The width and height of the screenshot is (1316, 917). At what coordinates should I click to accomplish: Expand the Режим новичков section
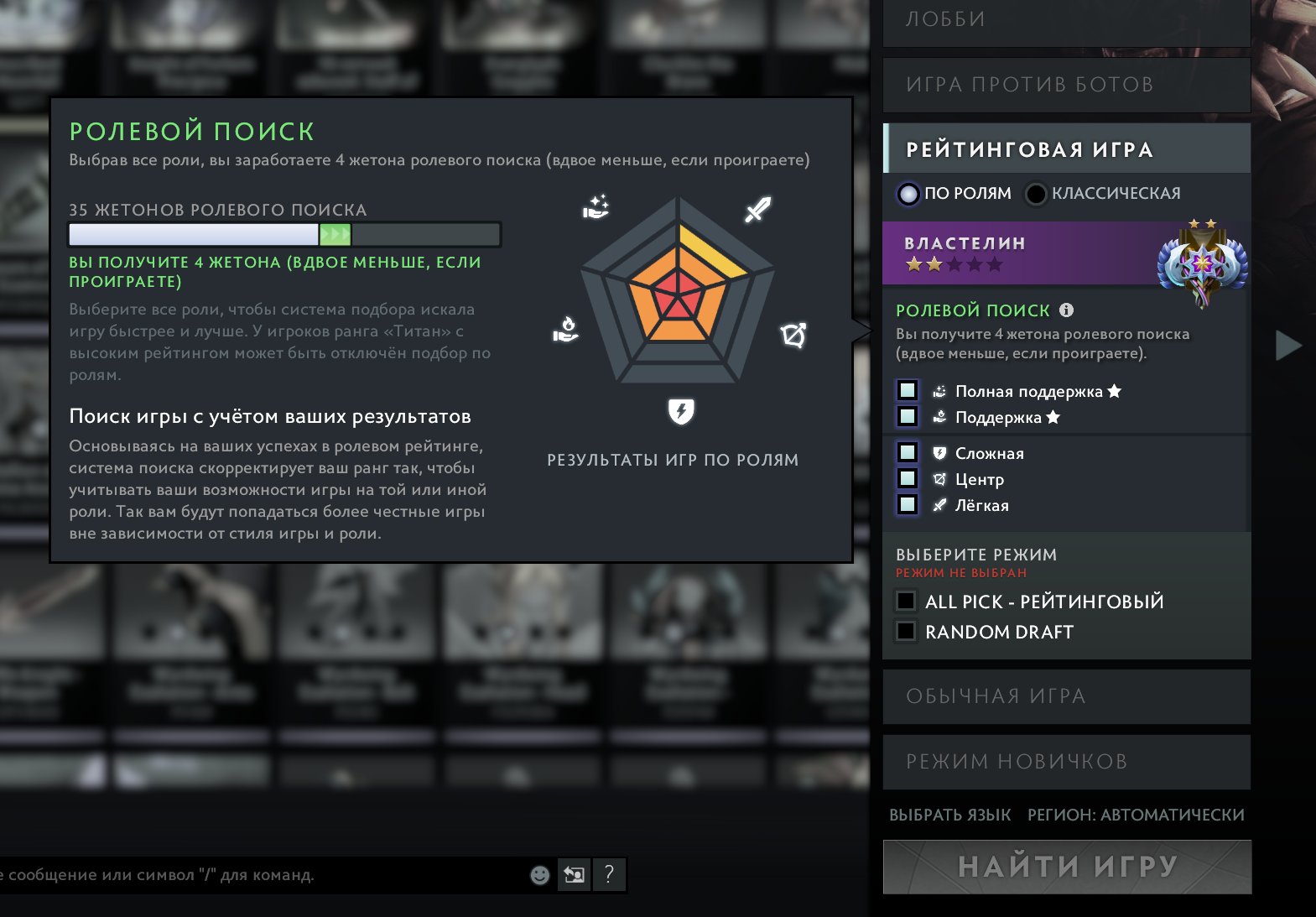point(1065,762)
